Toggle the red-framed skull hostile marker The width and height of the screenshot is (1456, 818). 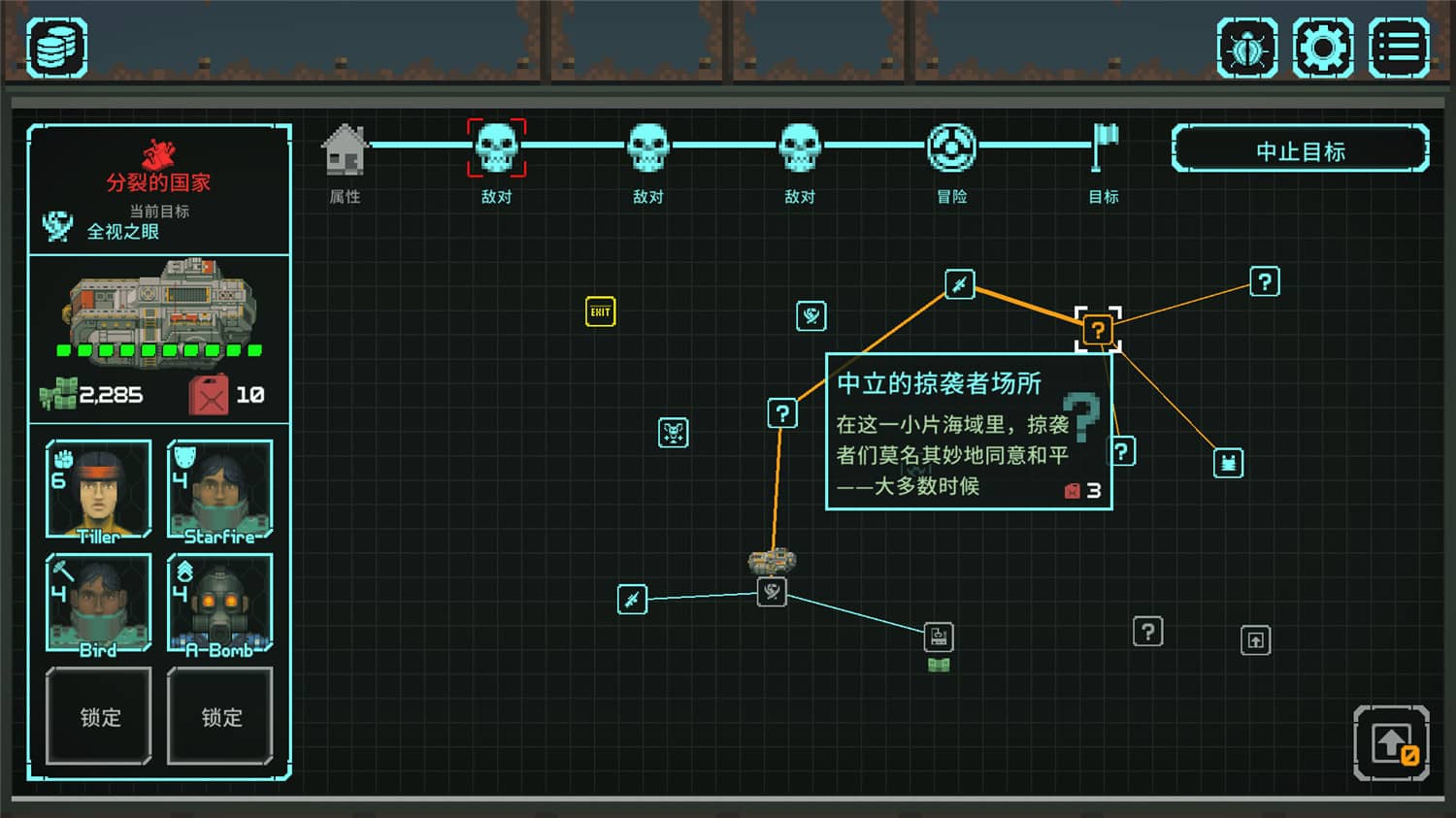click(x=497, y=147)
